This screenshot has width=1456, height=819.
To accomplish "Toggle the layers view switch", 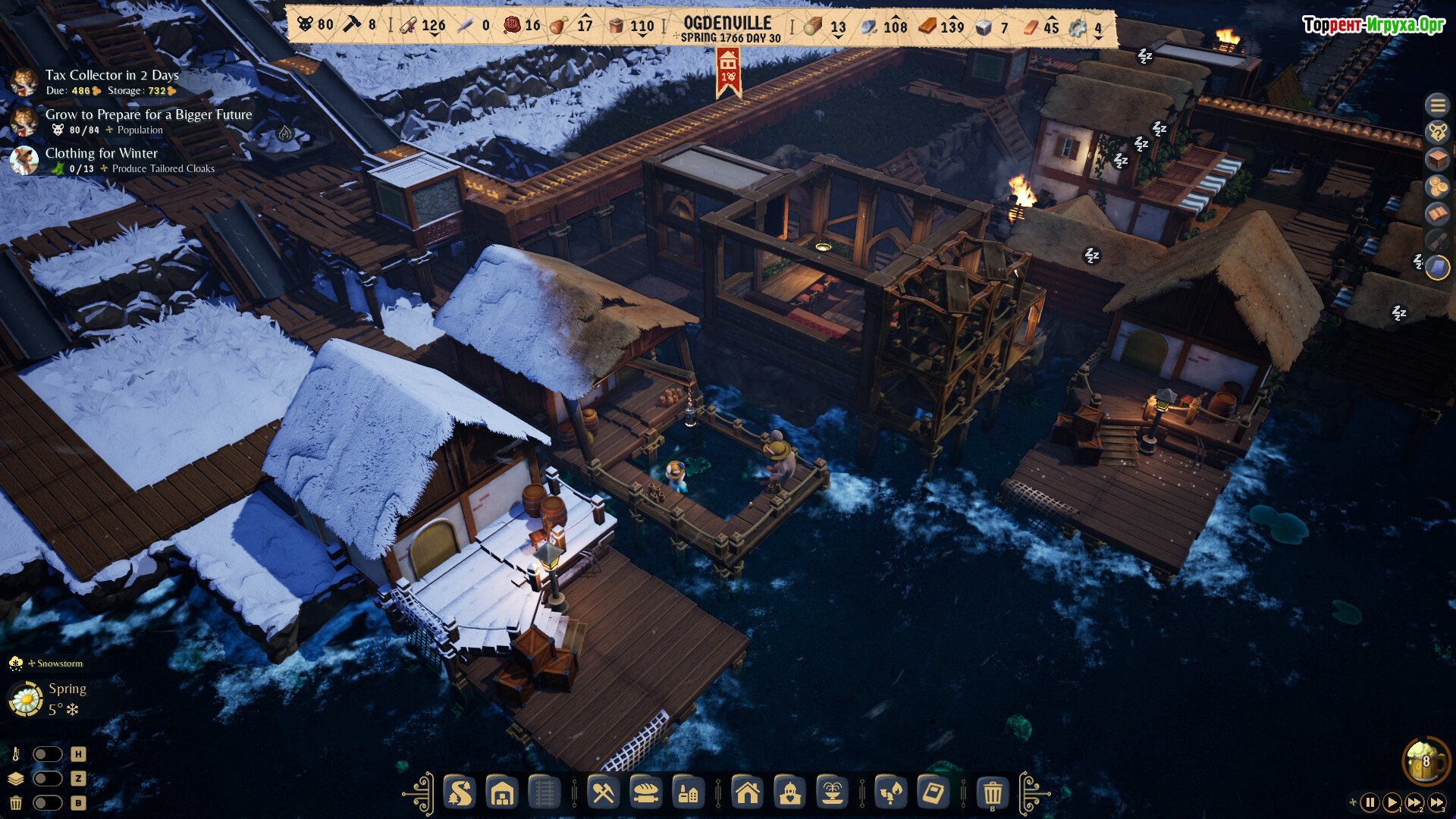I will [47, 778].
